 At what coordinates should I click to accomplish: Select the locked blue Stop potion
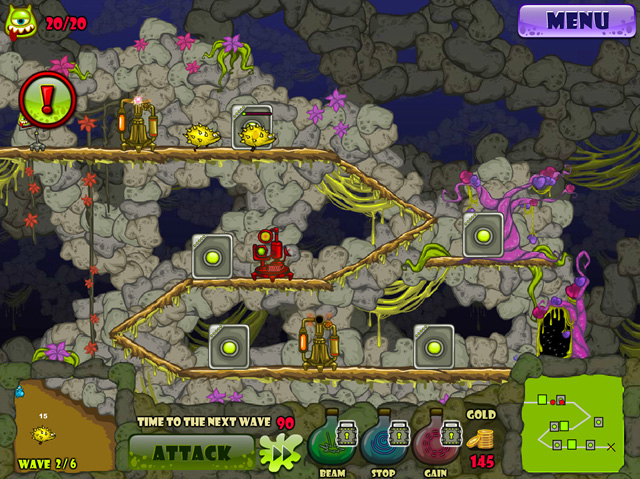click(x=390, y=437)
